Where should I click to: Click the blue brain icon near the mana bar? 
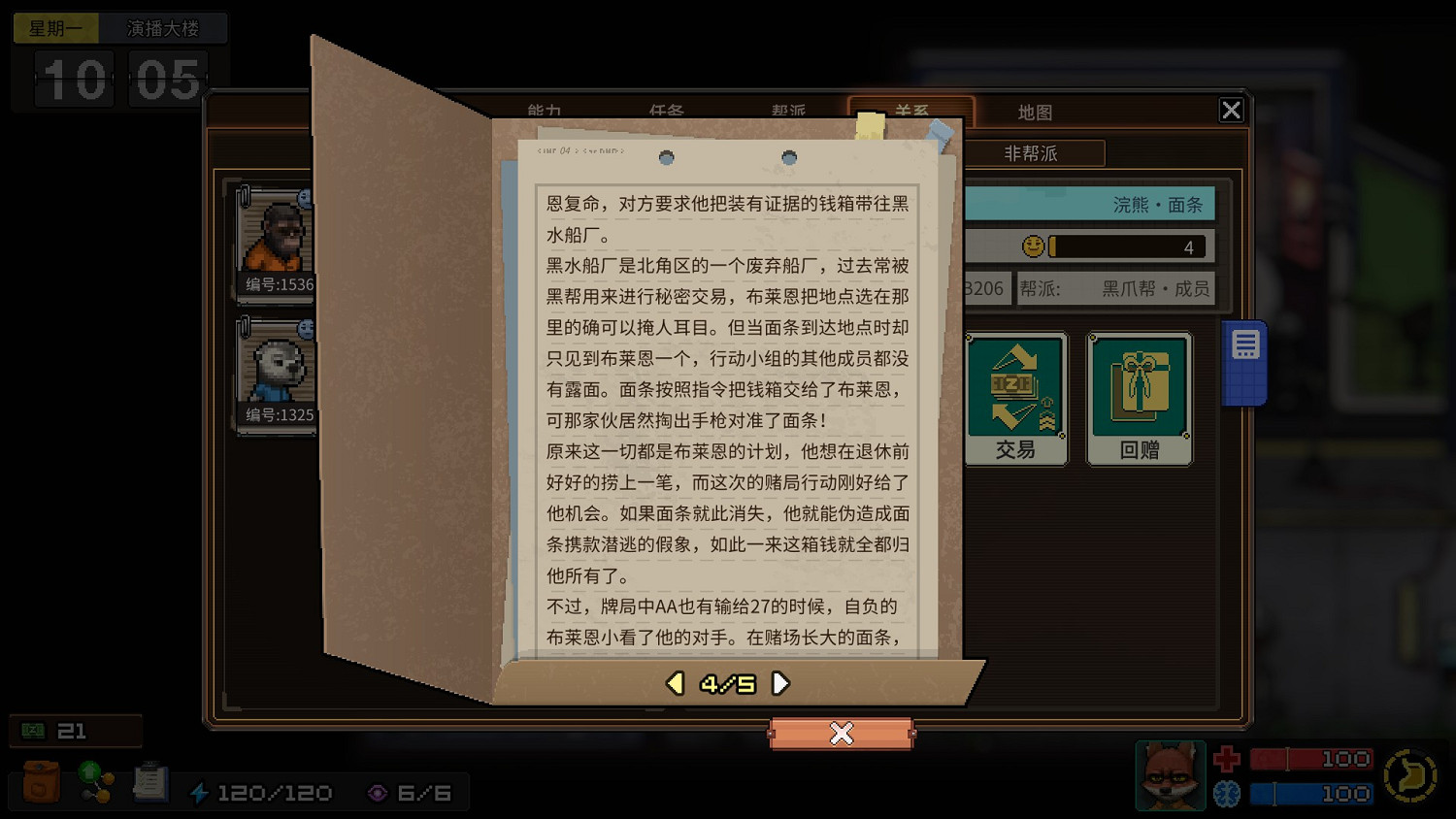1227,793
